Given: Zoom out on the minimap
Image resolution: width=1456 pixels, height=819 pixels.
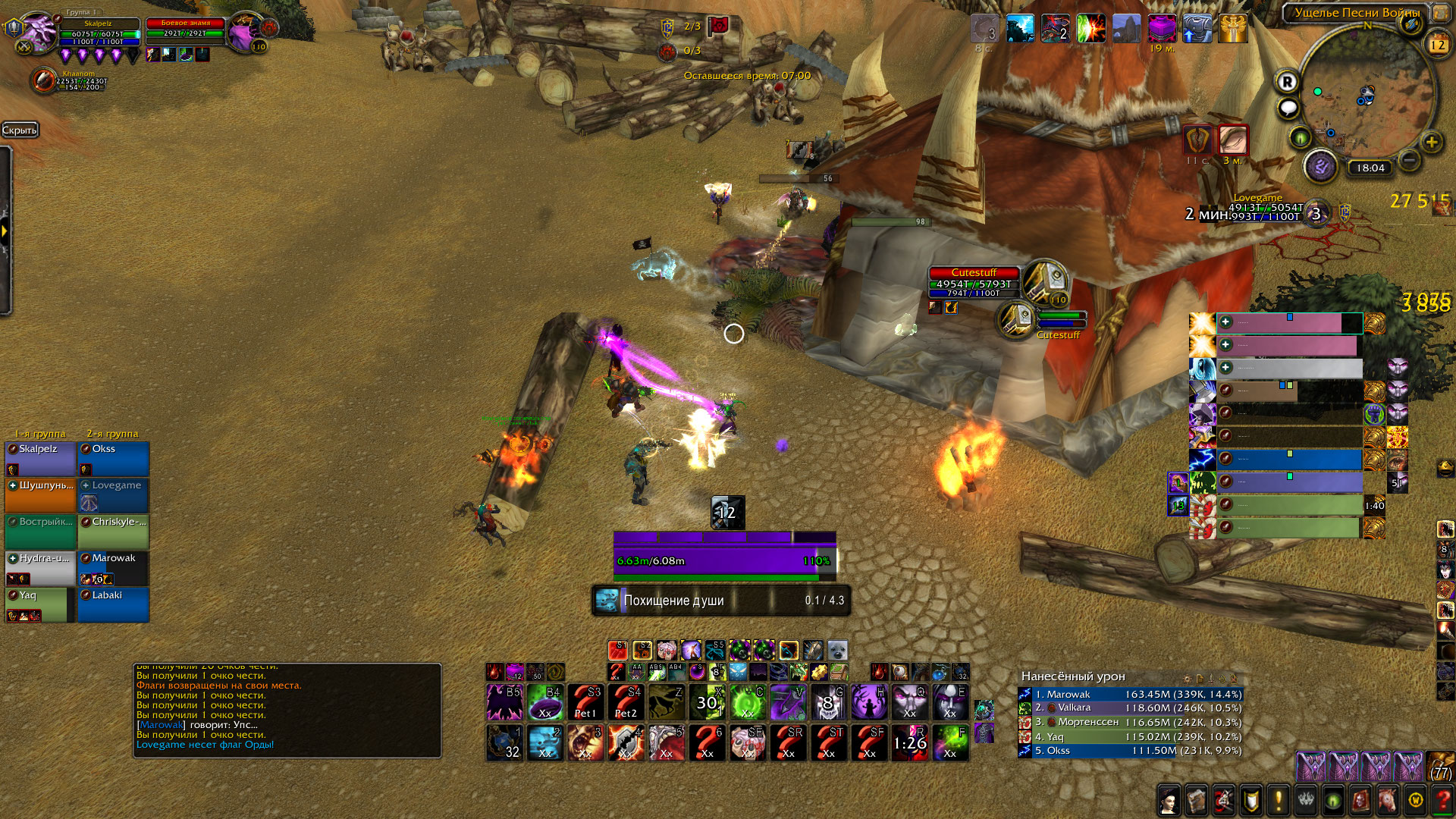Looking at the screenshot, I should click(1409, 159).
